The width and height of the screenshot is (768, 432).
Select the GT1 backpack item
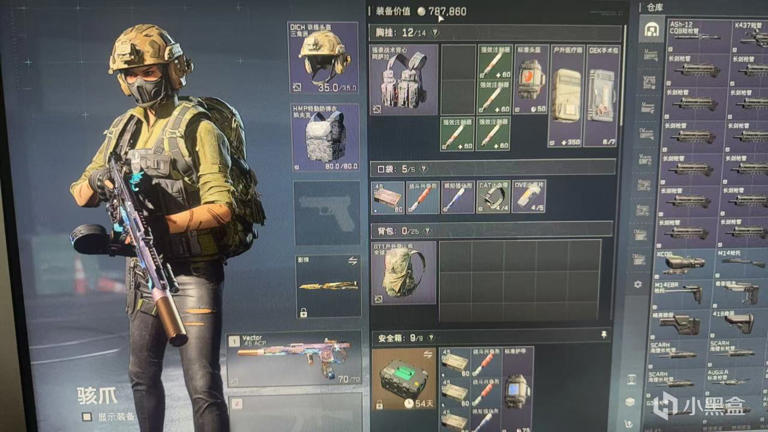(403, 272)
